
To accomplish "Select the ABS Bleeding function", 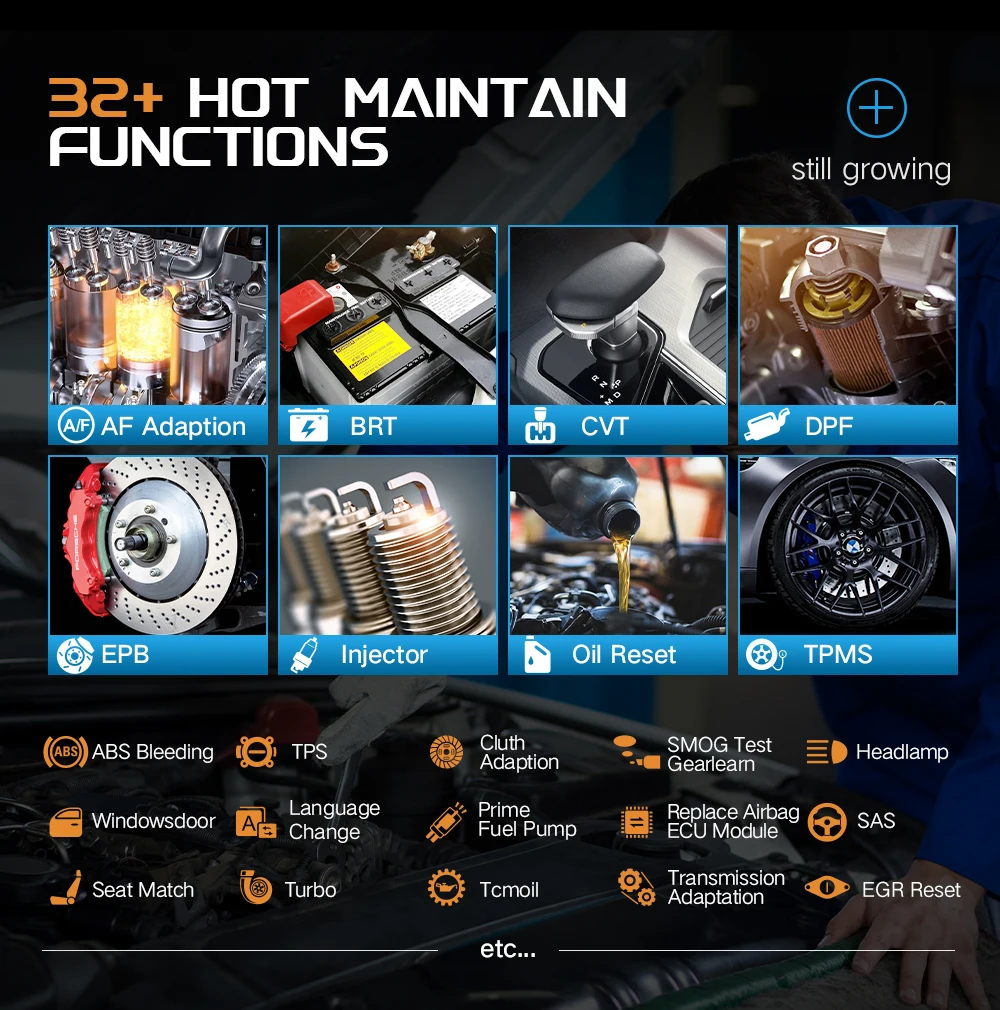I will [130, 752].
